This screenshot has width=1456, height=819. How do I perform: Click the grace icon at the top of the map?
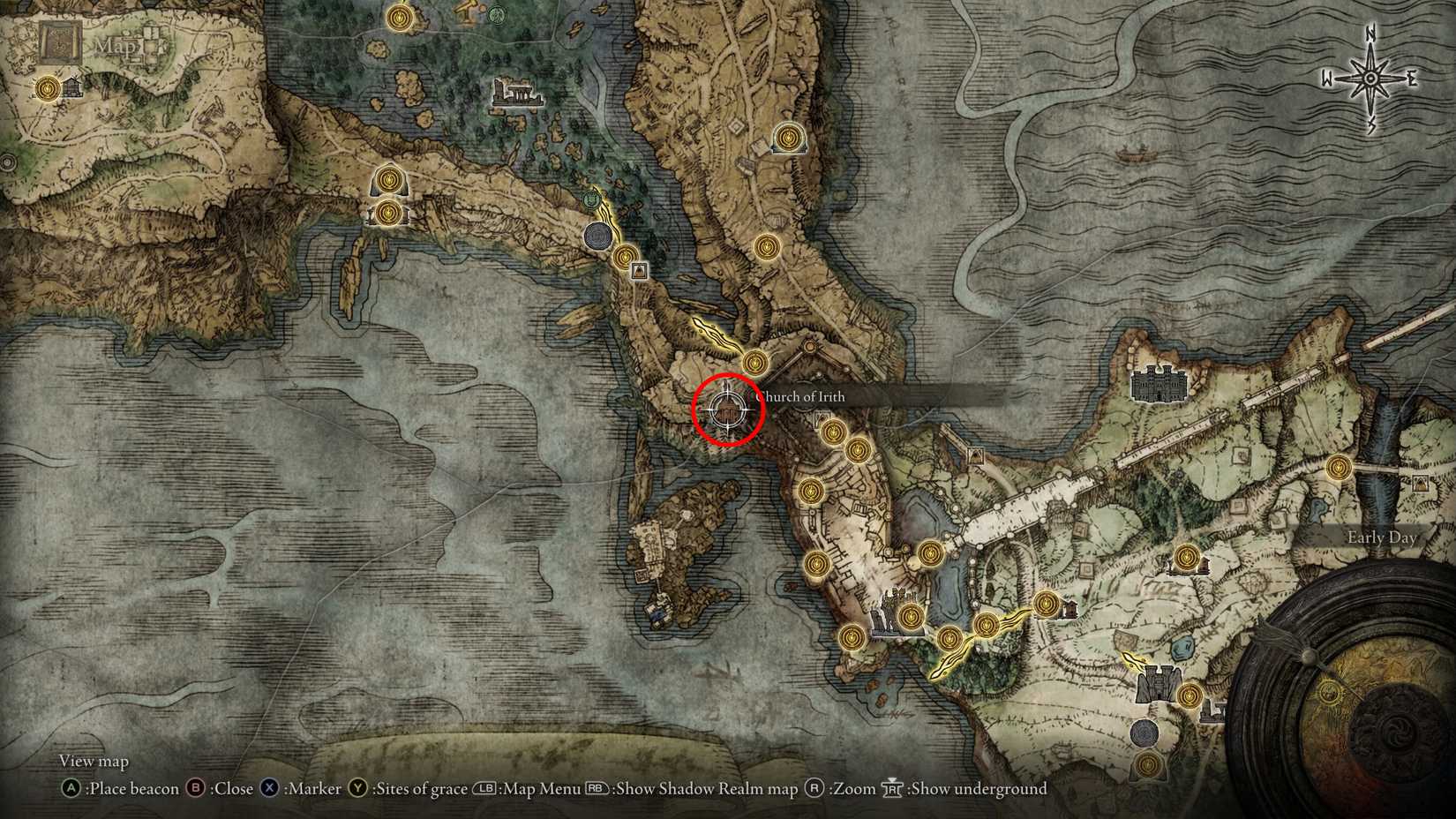point(398,16)
